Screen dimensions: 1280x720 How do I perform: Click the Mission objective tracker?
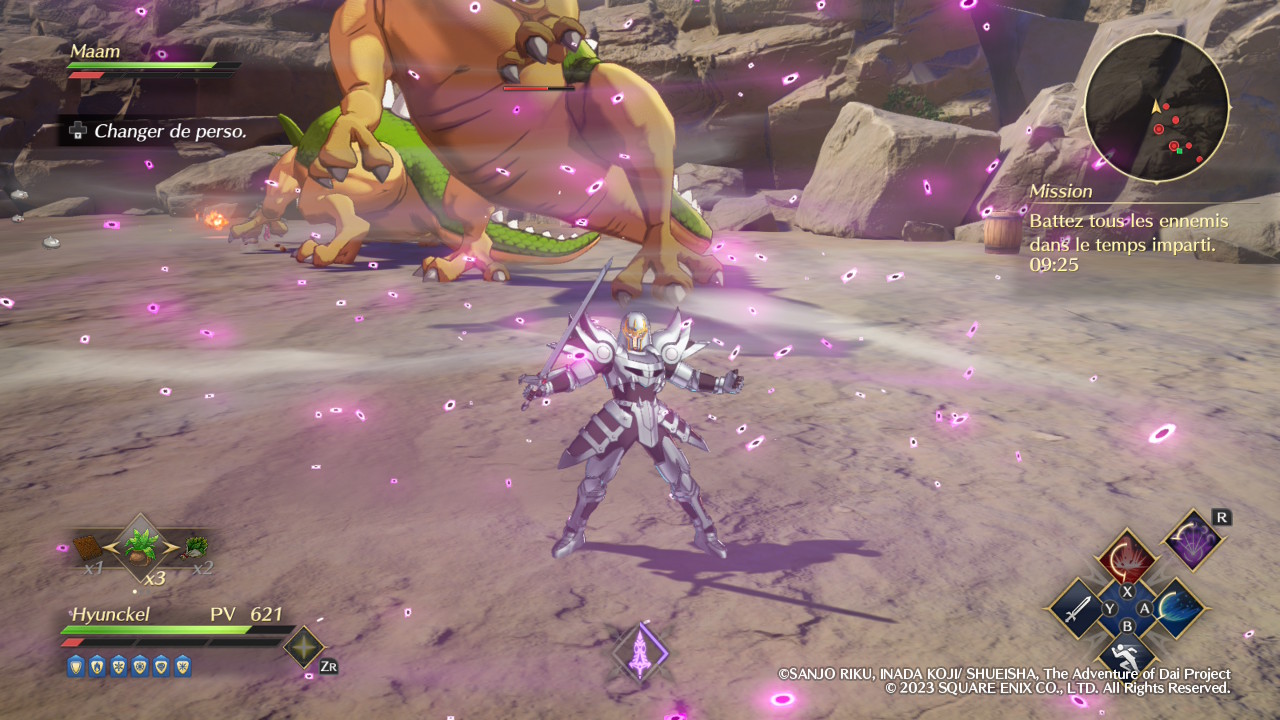click(1130, 228)
